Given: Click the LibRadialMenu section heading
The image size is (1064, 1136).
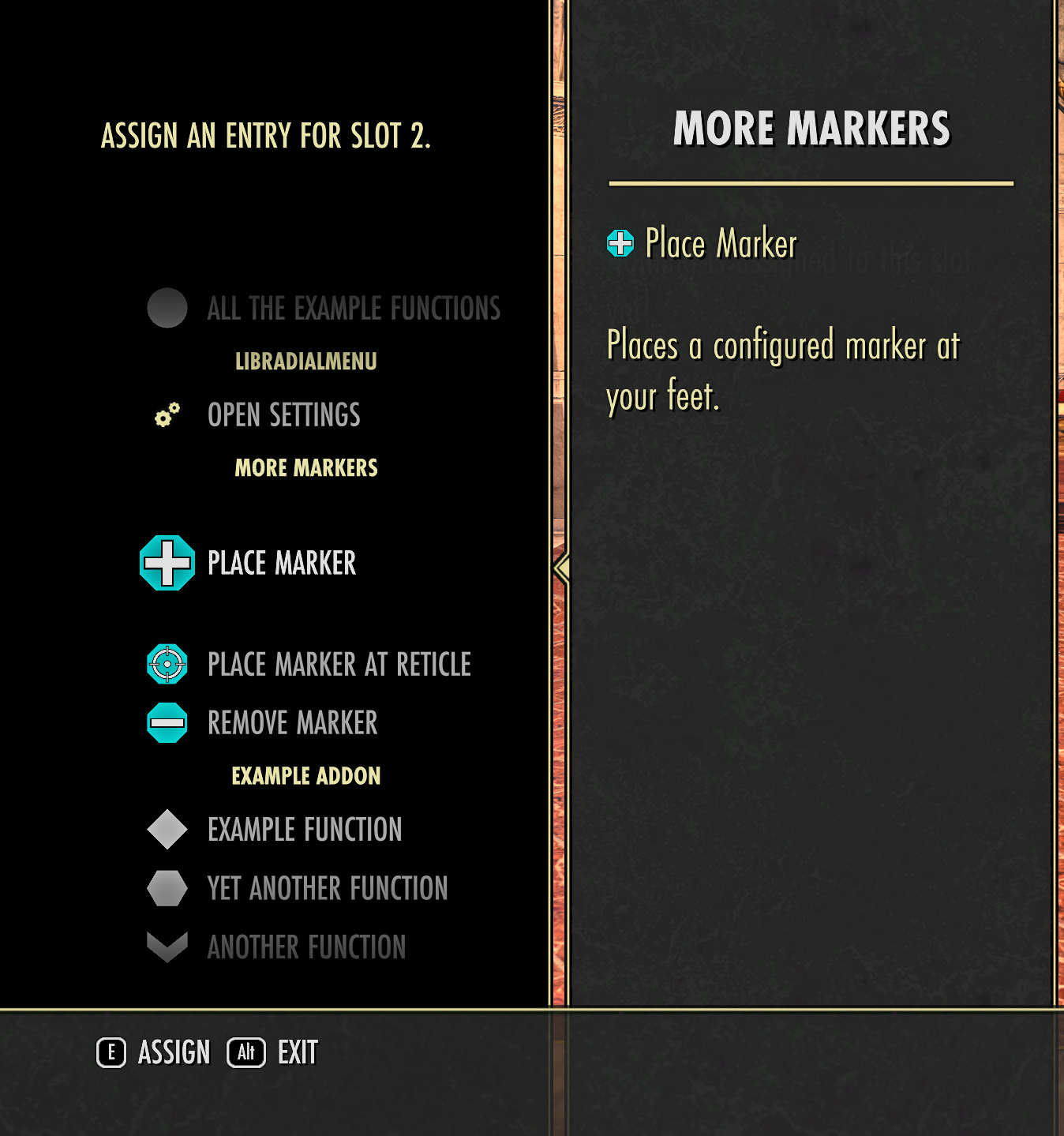Looking at the screenshot, I should tap(305, 362).
